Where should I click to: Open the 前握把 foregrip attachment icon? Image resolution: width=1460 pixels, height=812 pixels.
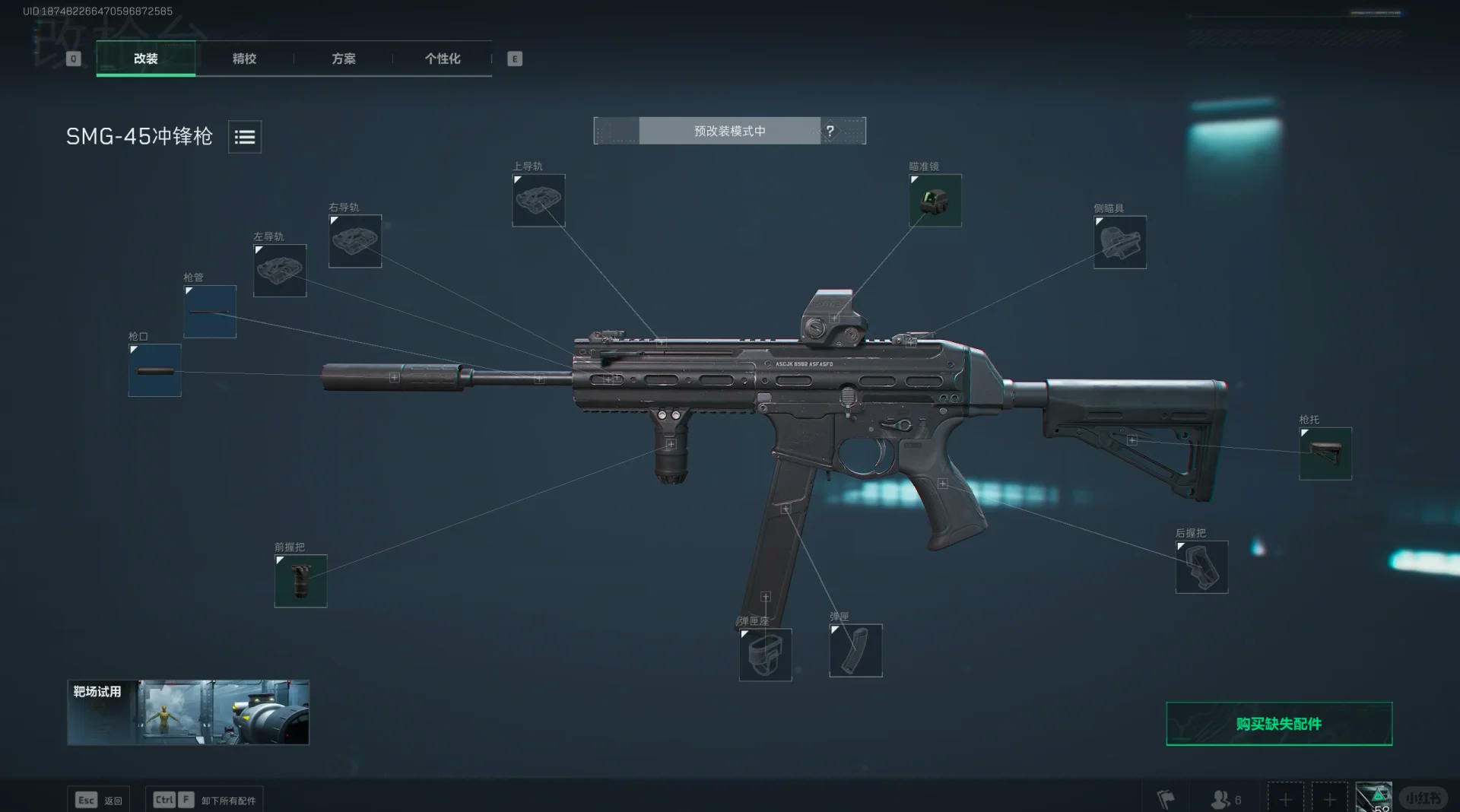(x=300, y=580)
